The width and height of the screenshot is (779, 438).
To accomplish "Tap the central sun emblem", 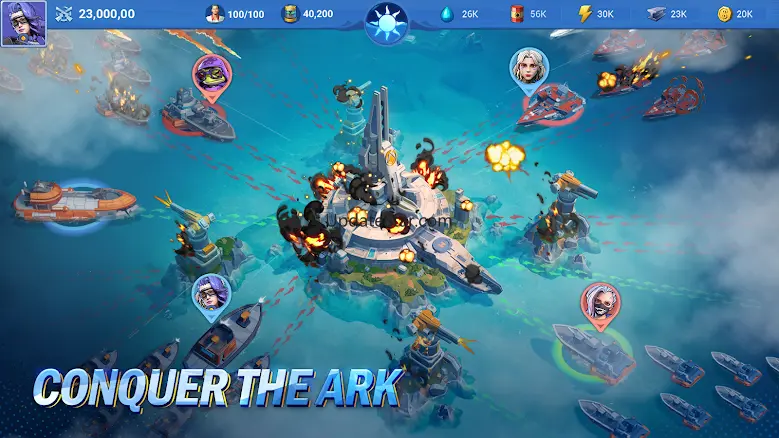I will [x=387, y=19].
